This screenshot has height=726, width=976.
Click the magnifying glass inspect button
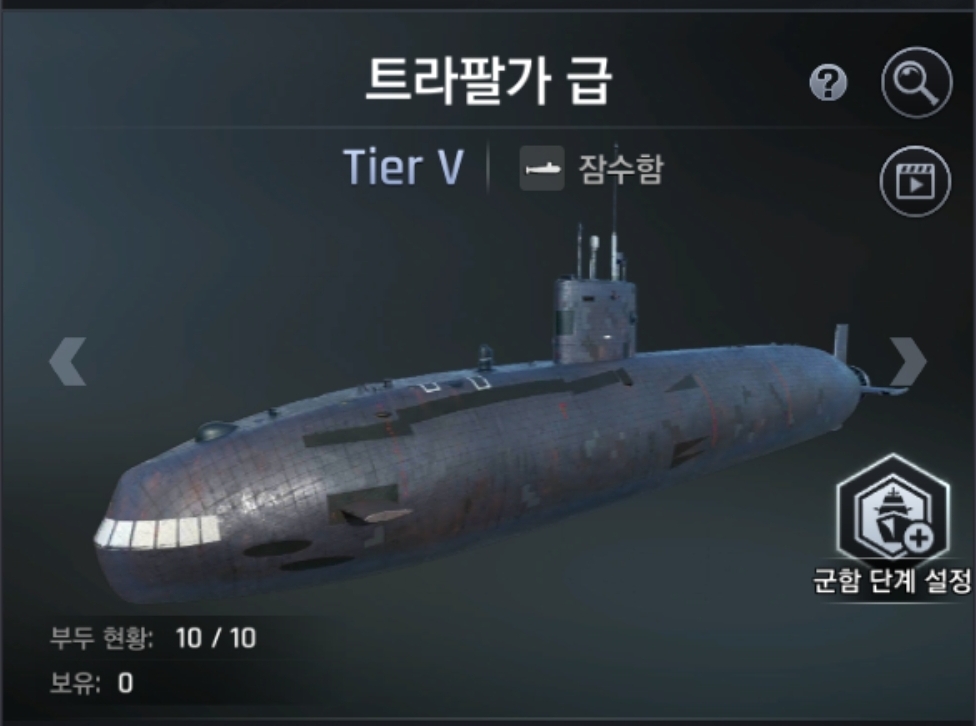click(916, 84)
